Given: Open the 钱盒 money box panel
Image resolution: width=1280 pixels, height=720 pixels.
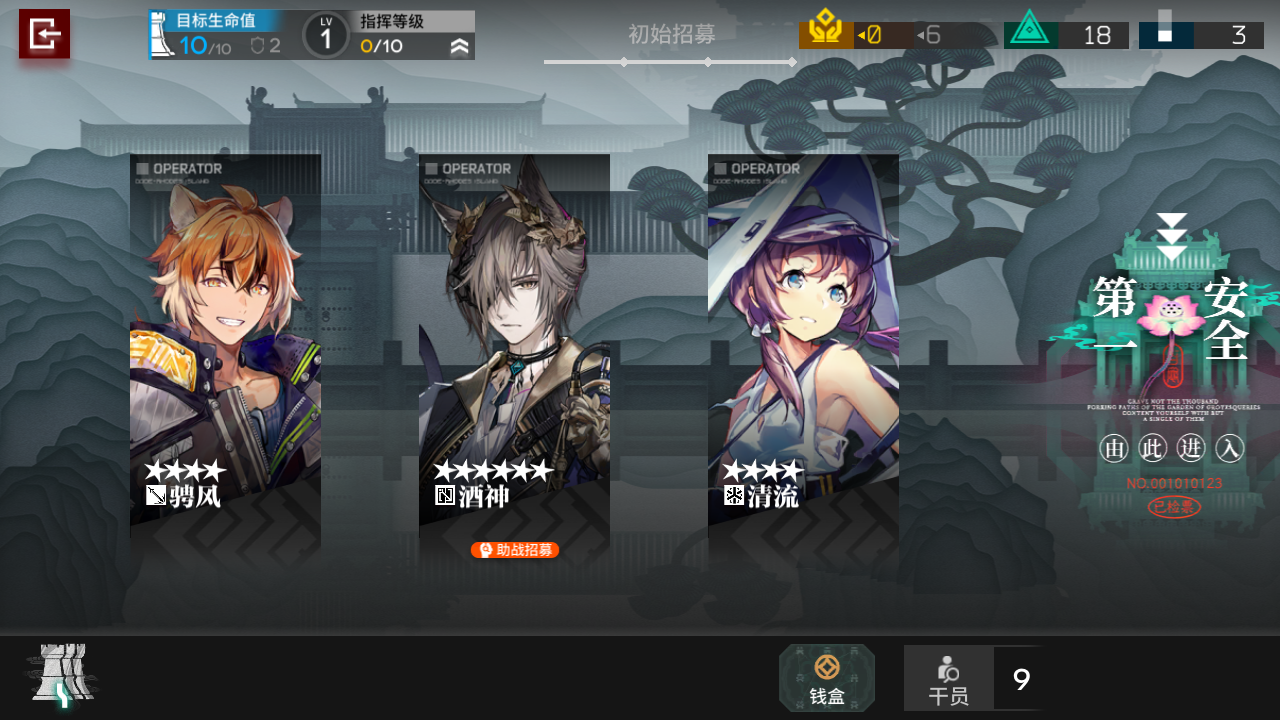Looking at the screenshot, I should (x=826, y=678).
